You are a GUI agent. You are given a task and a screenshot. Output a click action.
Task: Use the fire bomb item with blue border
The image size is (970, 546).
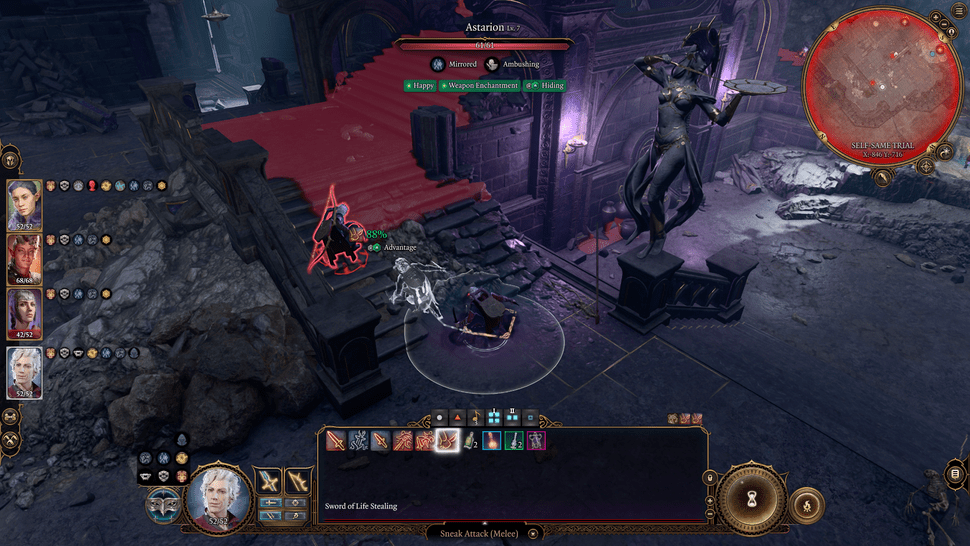[491, 440]
